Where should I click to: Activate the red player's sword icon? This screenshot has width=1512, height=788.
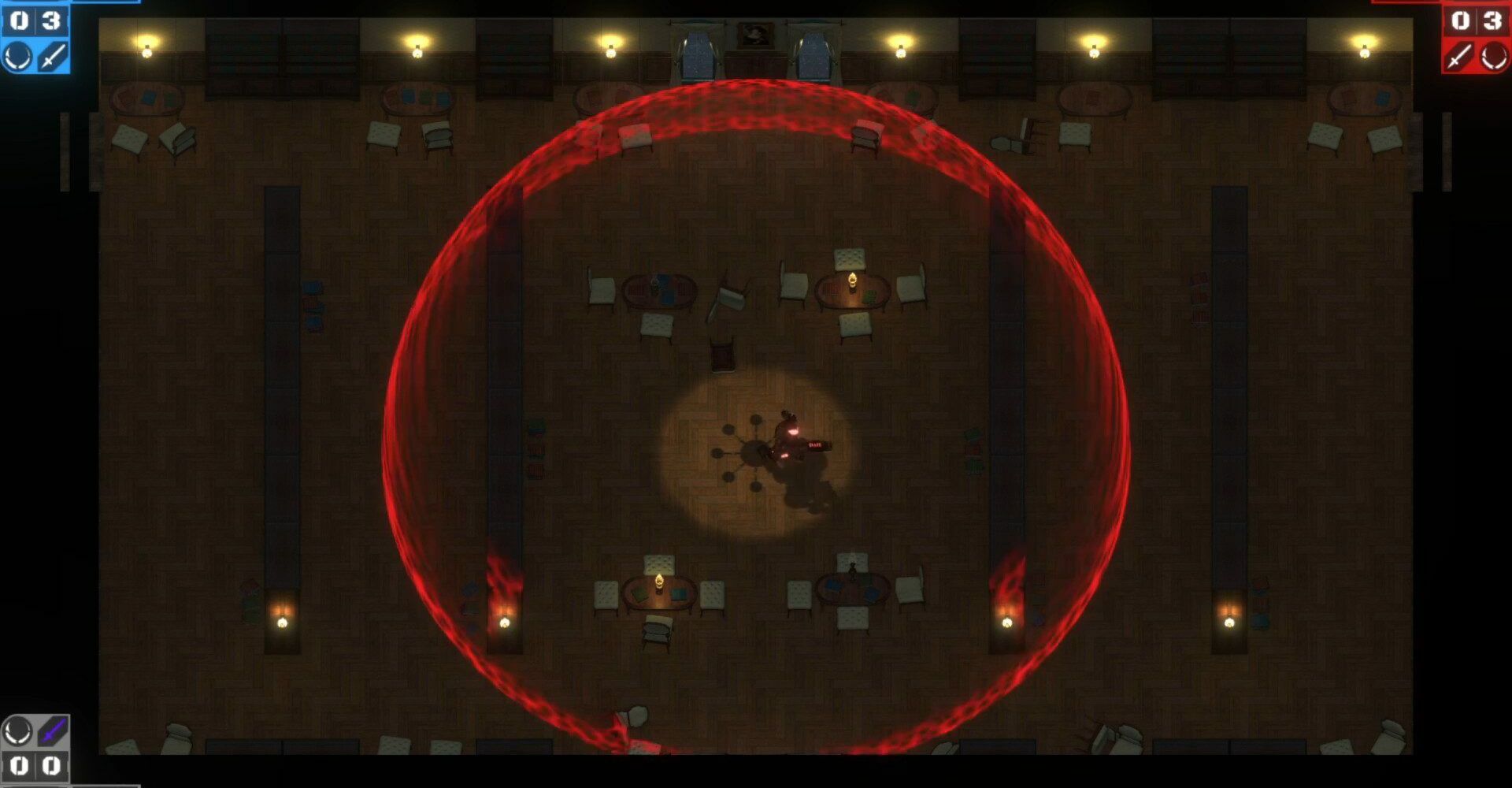[x=1458, y=57]
